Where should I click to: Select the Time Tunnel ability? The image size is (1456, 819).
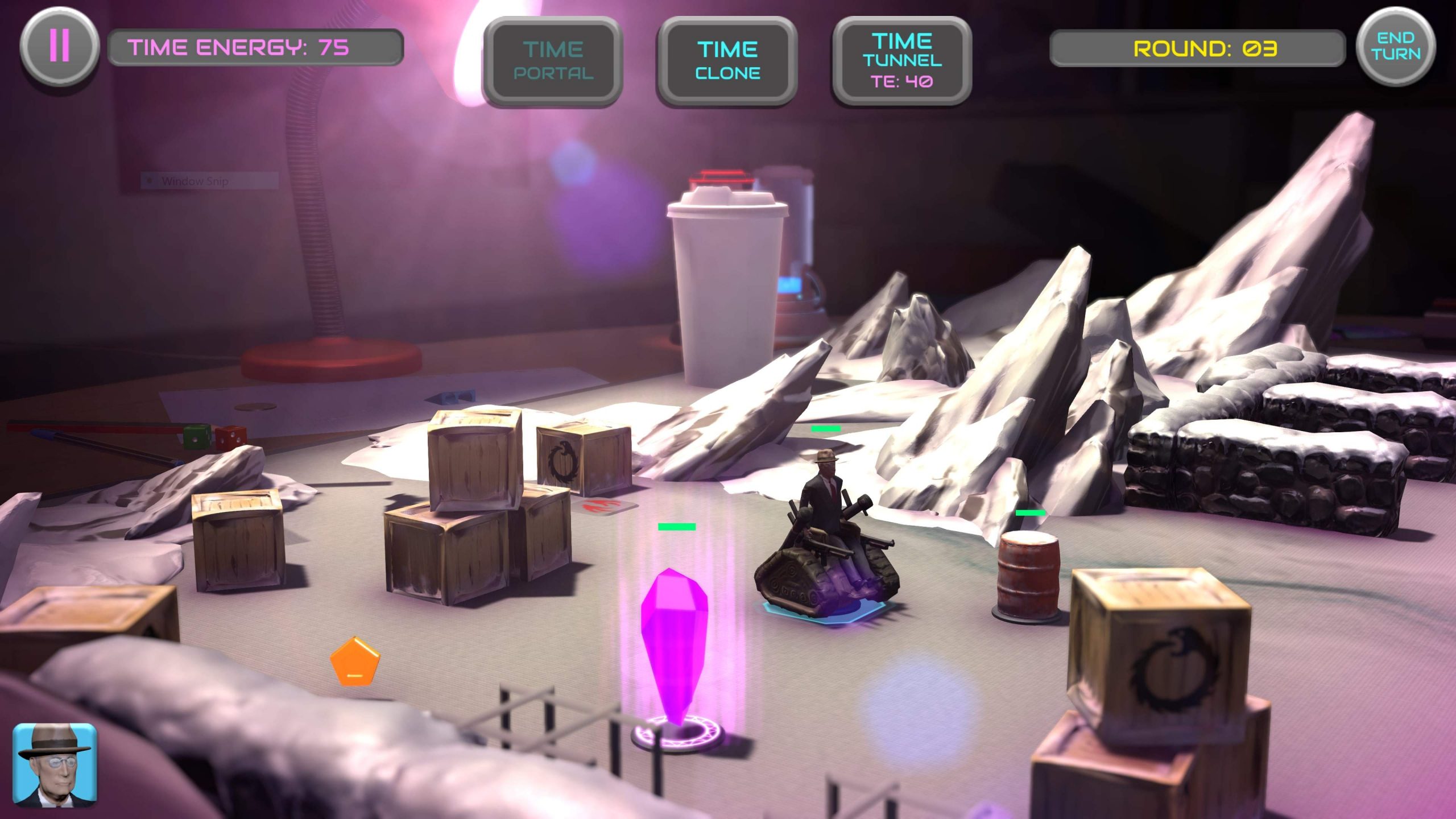point(901,61)
